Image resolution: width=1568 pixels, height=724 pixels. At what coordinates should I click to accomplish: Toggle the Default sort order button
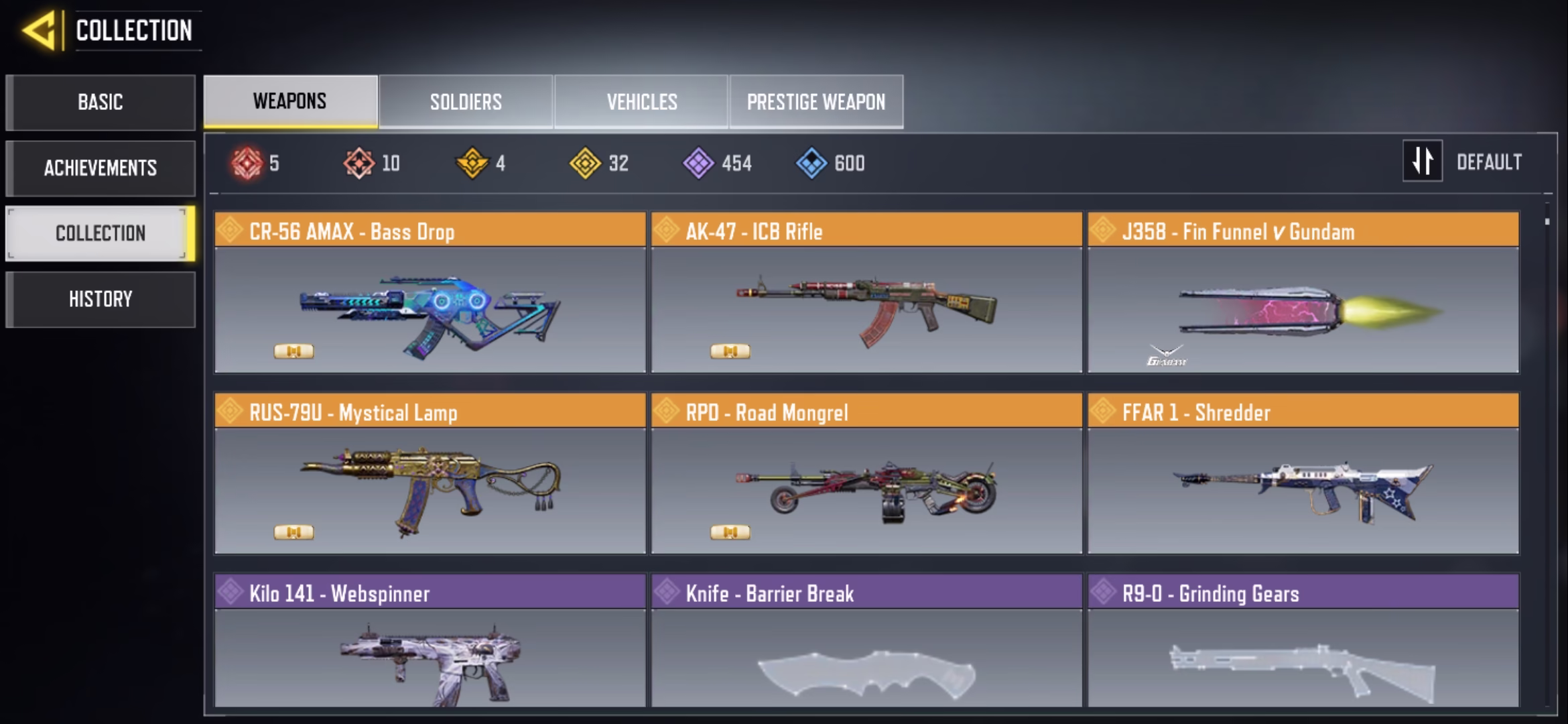coord(1422,161)
